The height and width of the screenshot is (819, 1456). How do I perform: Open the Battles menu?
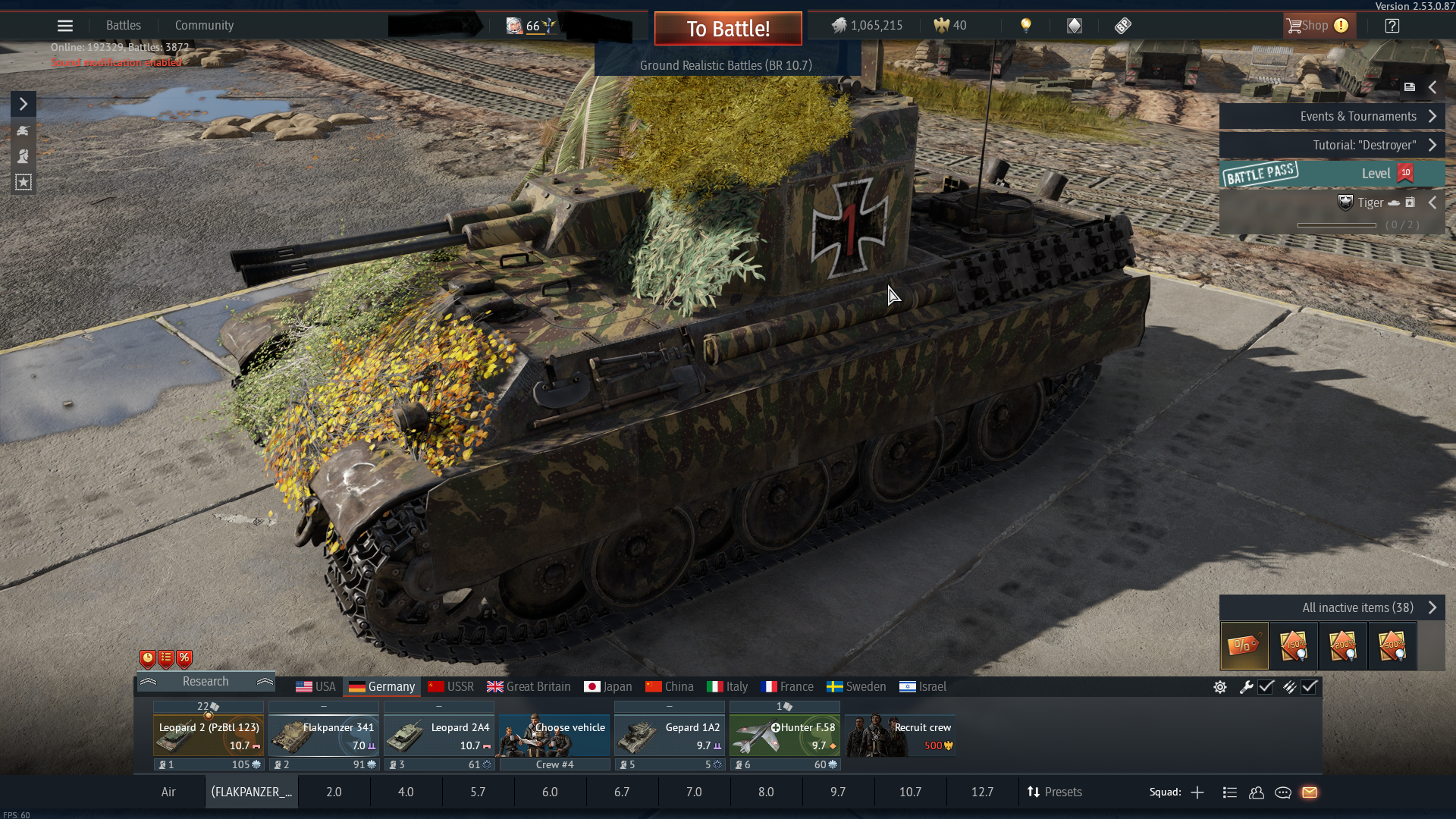point(124,25)
